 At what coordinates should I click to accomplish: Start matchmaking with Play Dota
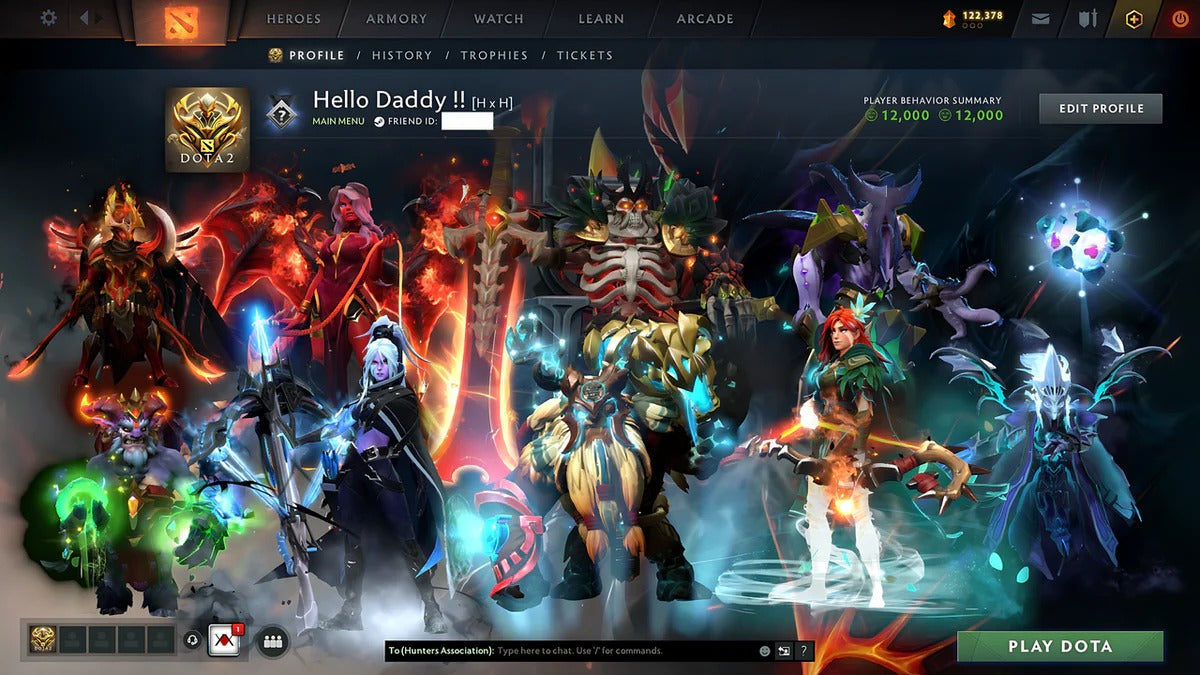(x=1060, y=646)
